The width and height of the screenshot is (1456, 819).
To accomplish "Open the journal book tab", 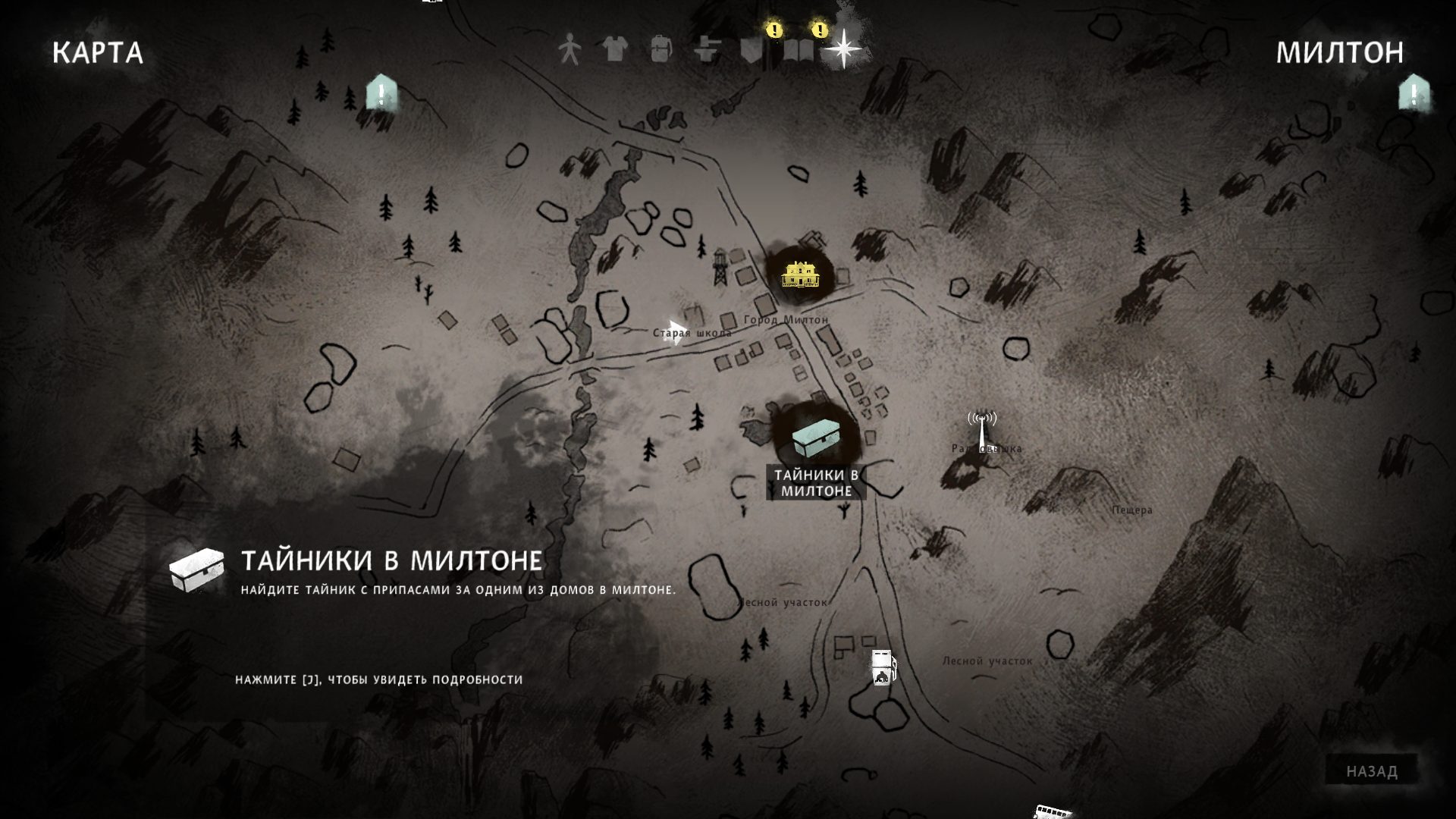I will pyautogui.click(x=798, y=50).
